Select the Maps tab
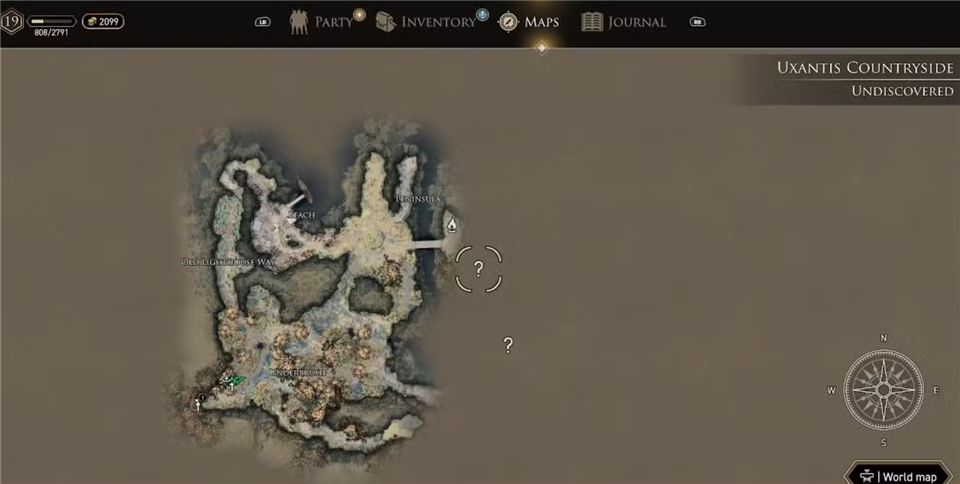The image size is (960, 484). [x=530, y=22]
